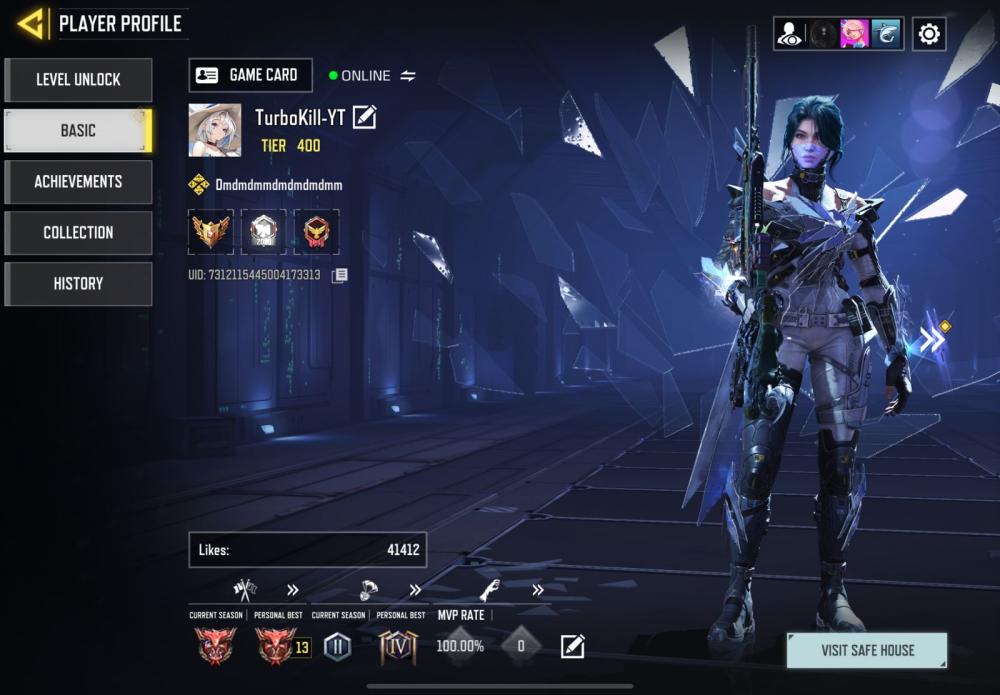Screen dimensions: 1000x695
Task: Select the golden winged medal badge
Action: tap(211, 232)
